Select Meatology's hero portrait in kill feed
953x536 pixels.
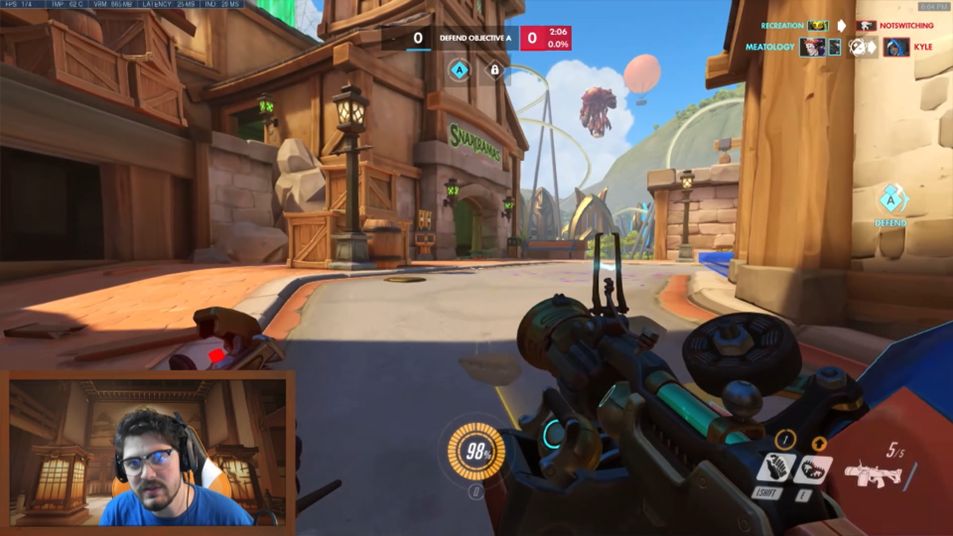(812, 47)
